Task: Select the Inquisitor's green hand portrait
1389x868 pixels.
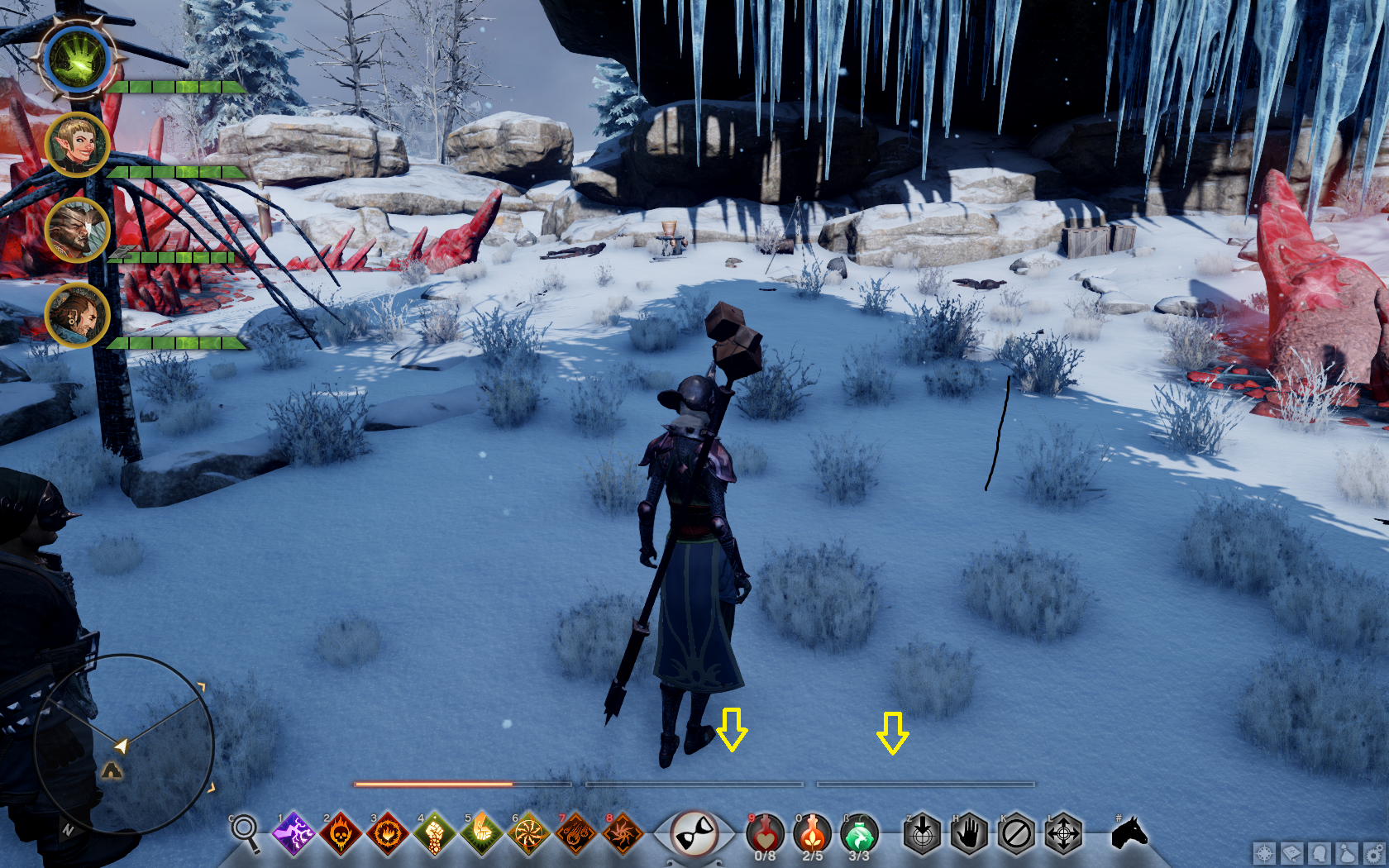Action: (79, 60)
